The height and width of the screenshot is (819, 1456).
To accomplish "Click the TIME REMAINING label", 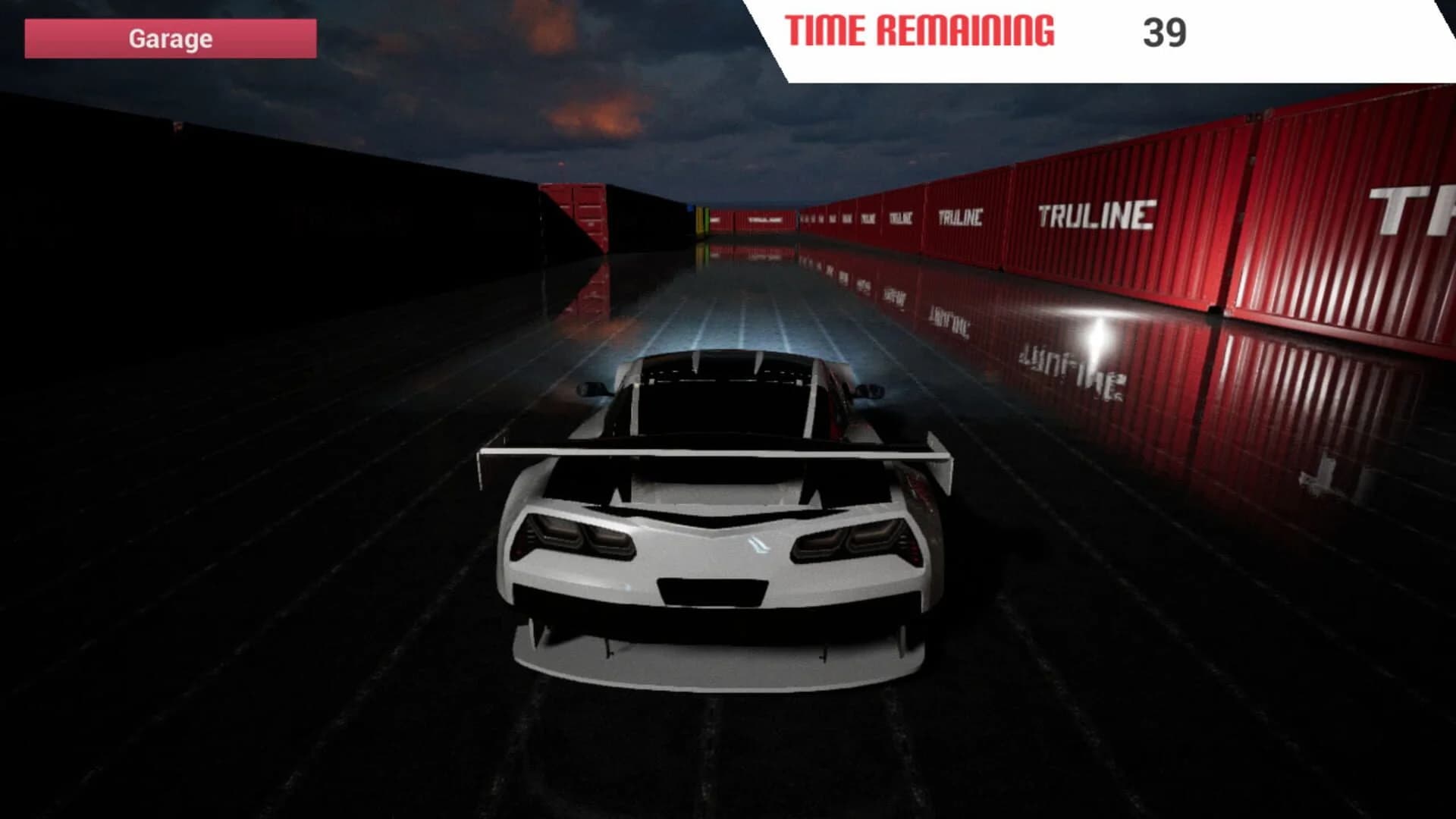I will tap(921, 30).
